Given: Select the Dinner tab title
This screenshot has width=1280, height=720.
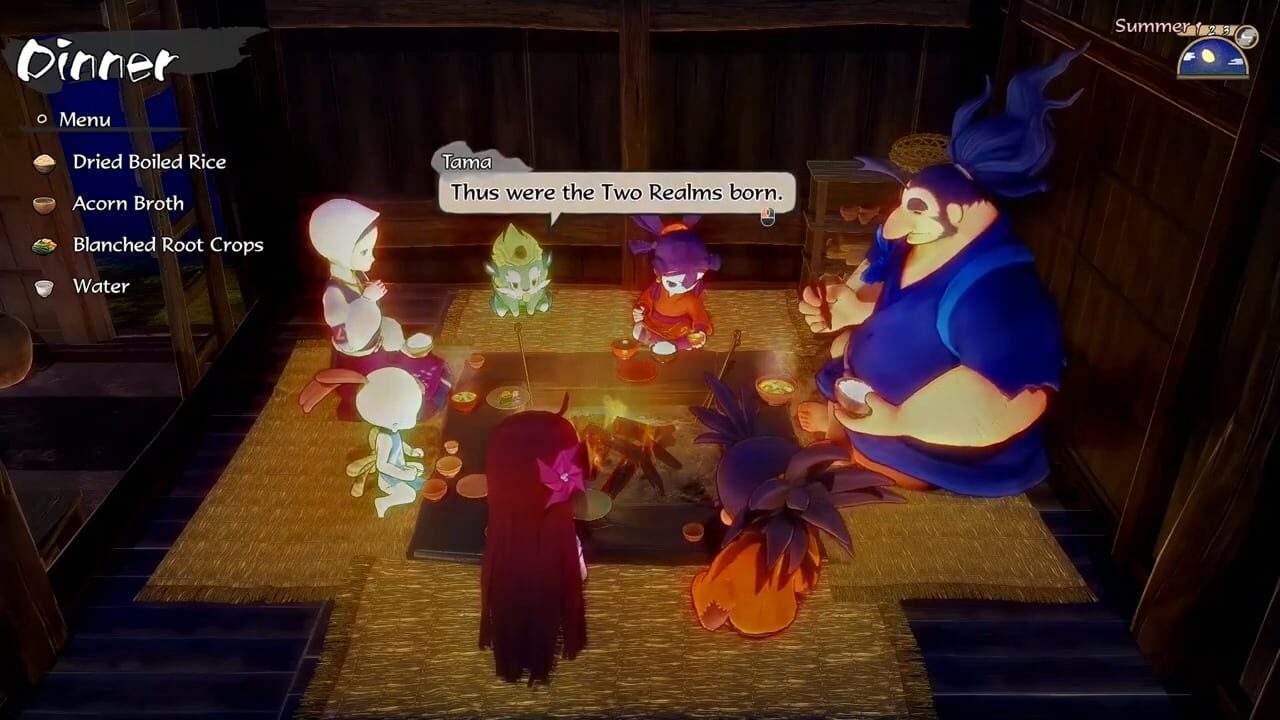Looking at the screenshot, I should click(95, 60).
